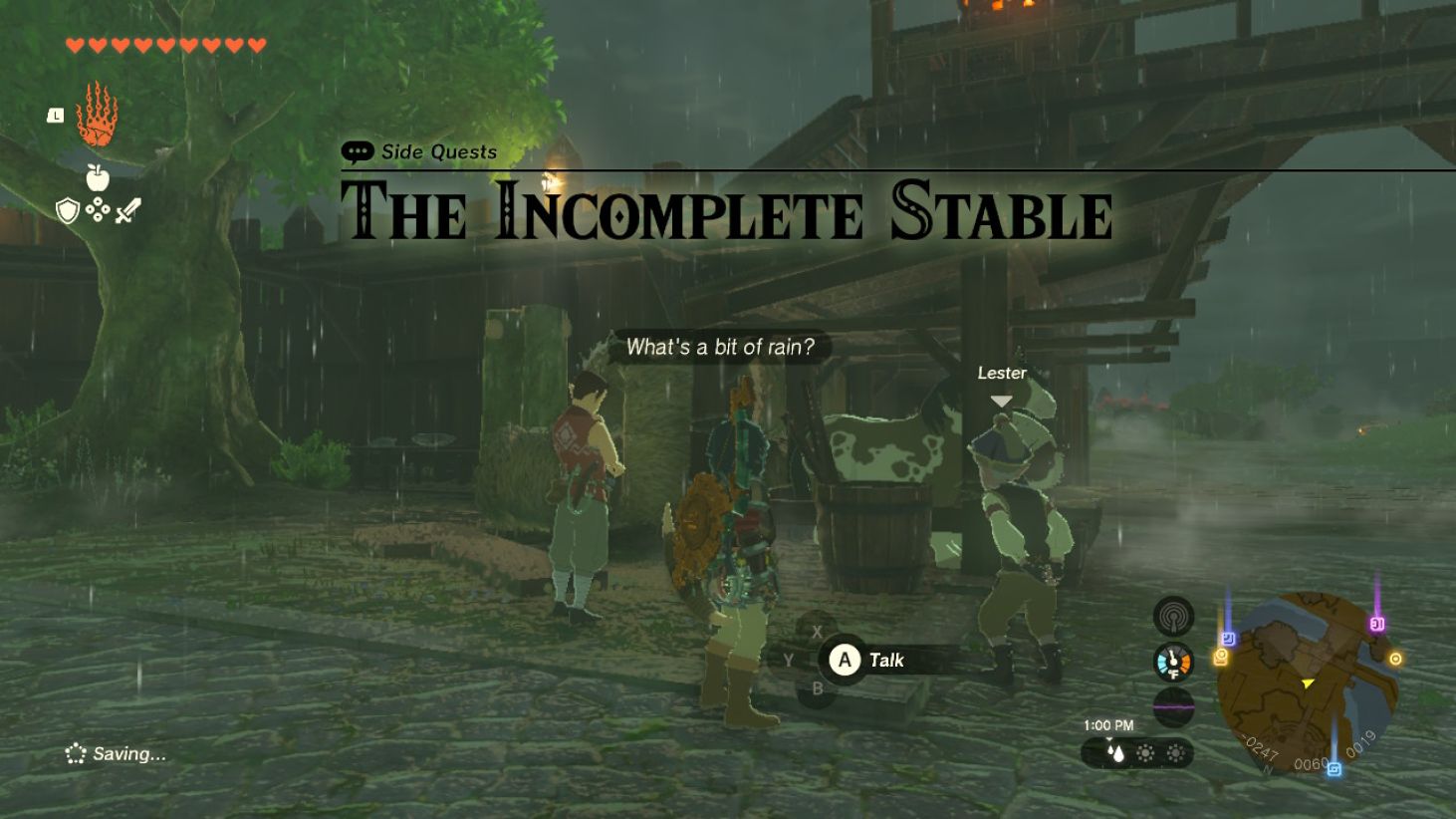Toggle the raindrop weather forecast indicator

coord(1118,753)
